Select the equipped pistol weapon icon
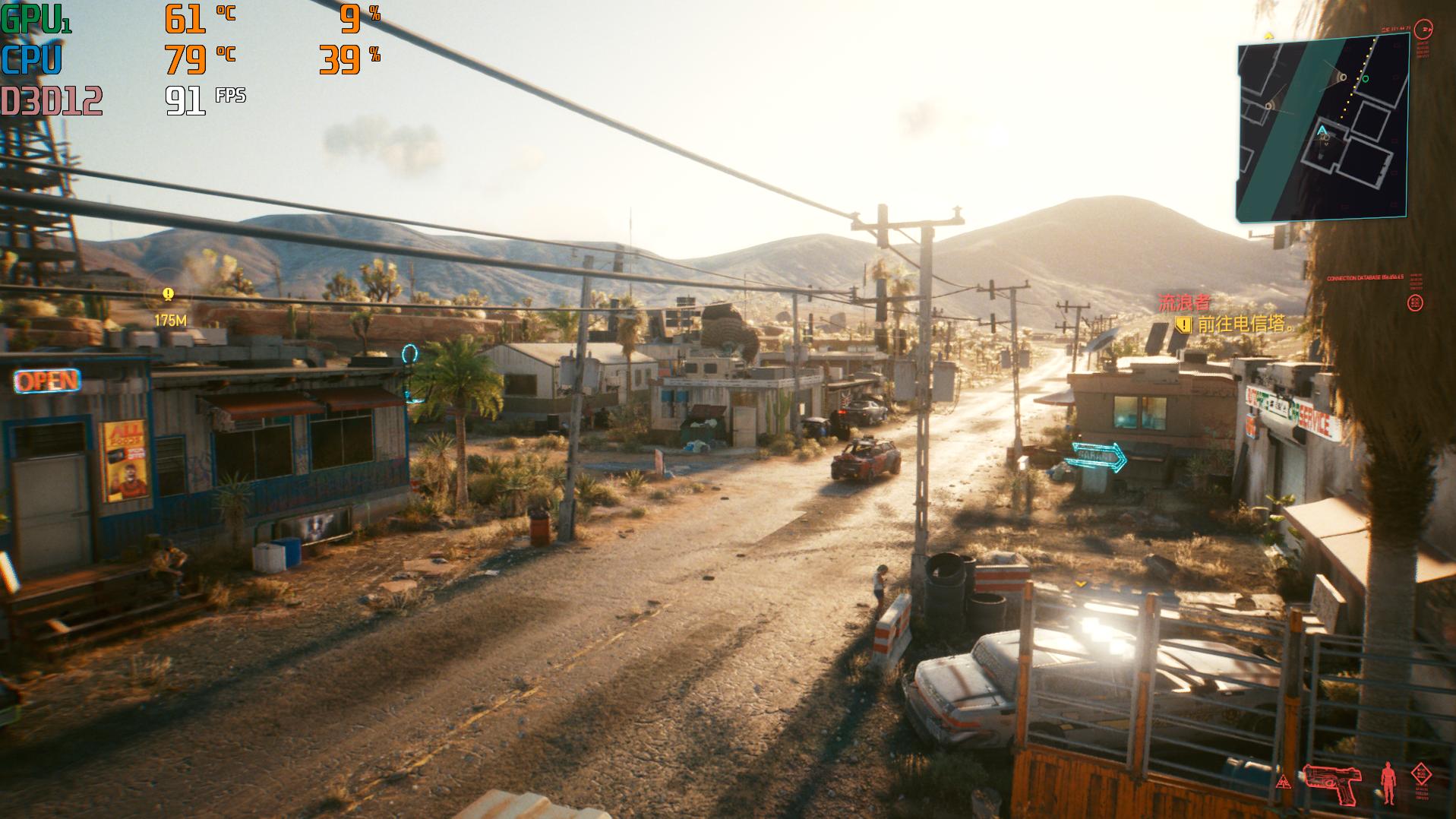1456x819 pixels. (1331, 783)
